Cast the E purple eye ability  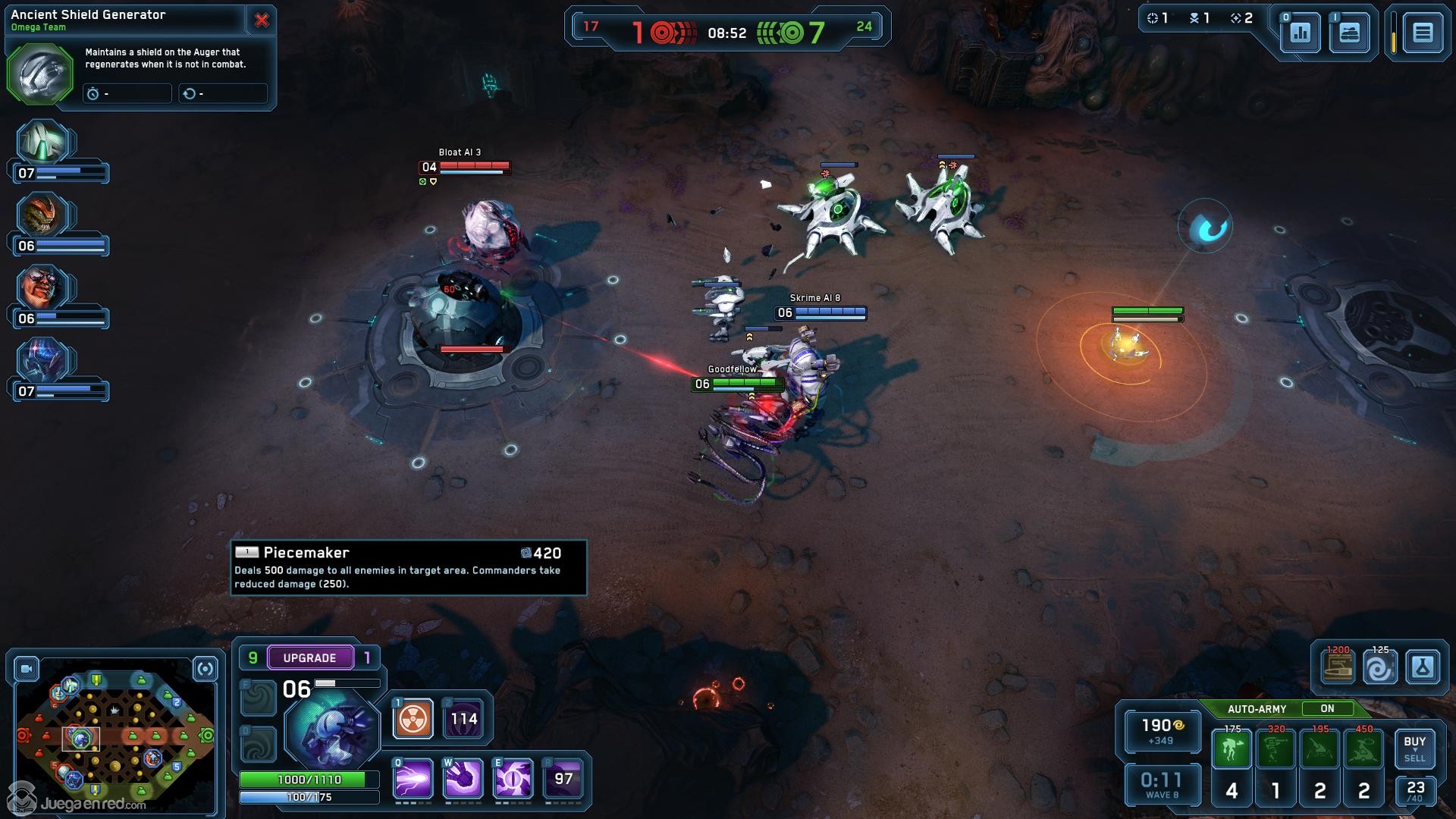pos(513,779)
